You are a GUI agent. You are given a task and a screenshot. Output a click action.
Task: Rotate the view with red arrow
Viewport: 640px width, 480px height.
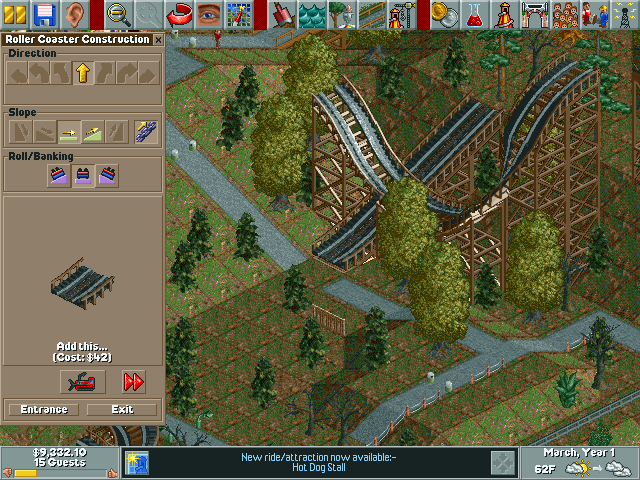pyautogui.click(x=180, y=14)
